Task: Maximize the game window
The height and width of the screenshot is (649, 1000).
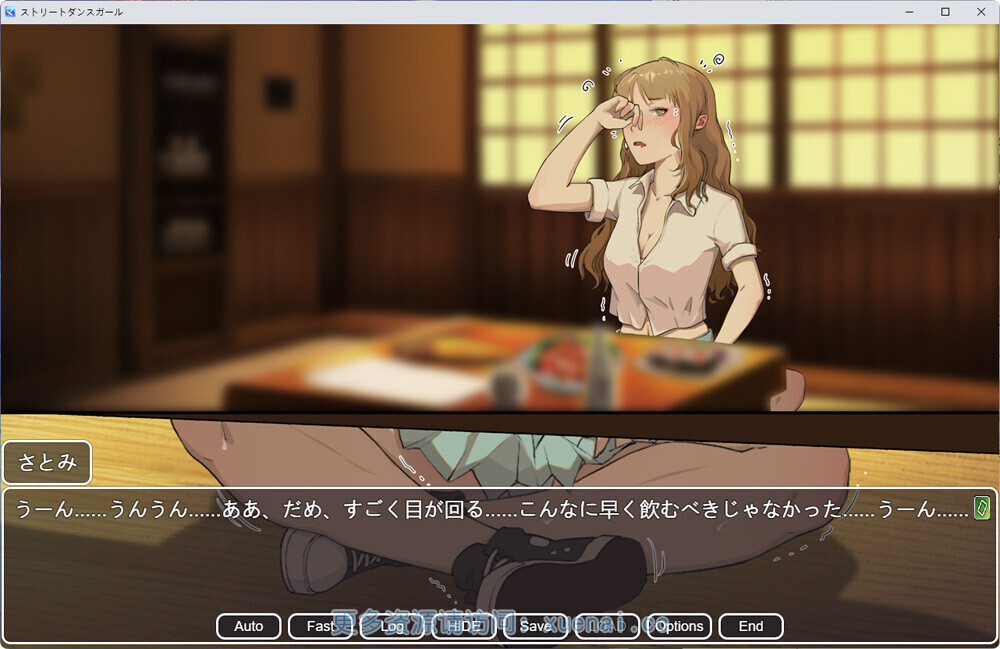Action: [945, 12]
